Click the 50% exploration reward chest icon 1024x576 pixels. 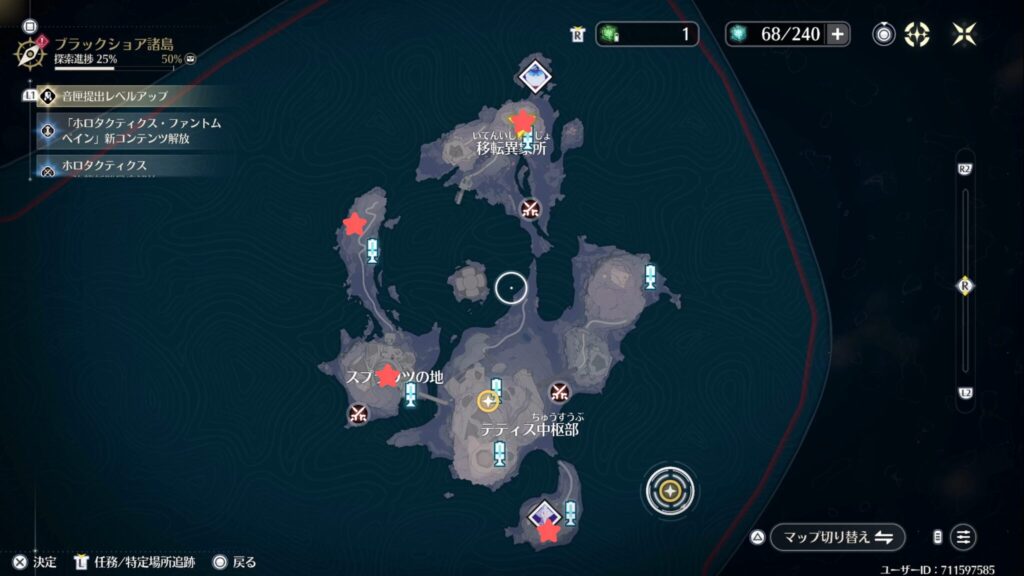(x=190, y=59)
